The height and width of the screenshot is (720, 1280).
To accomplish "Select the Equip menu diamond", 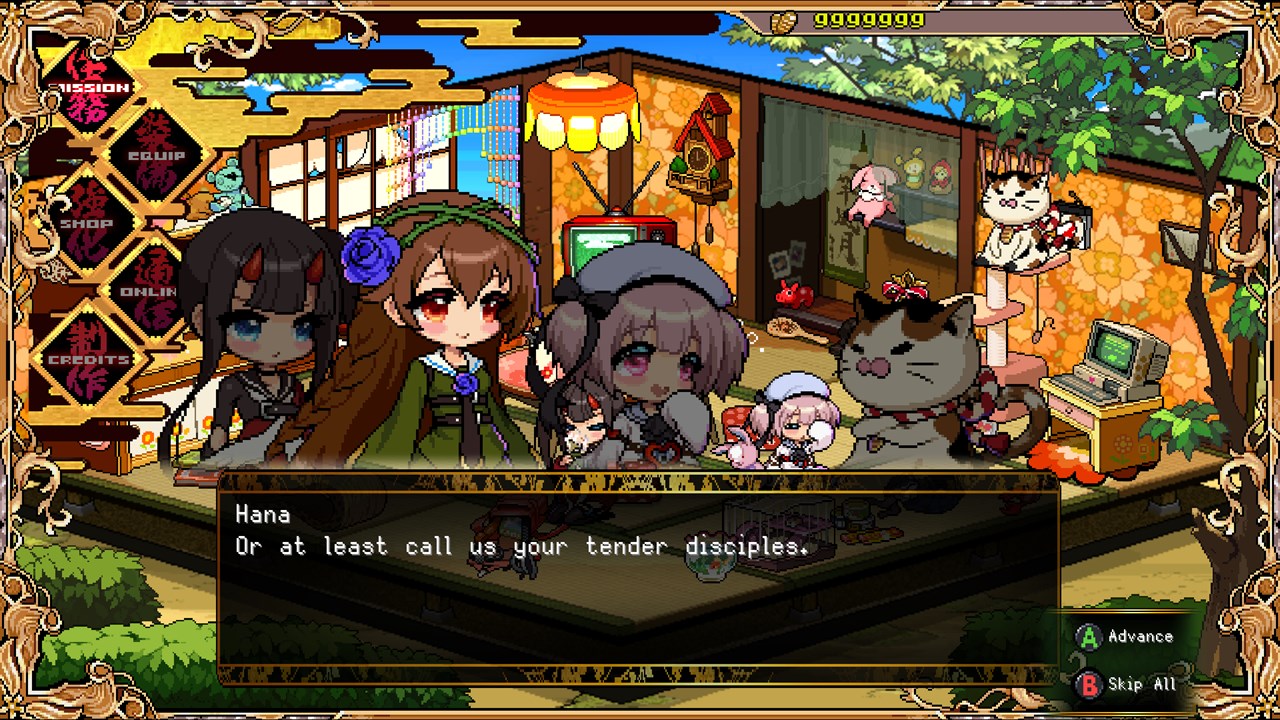I will pos(155,155).
